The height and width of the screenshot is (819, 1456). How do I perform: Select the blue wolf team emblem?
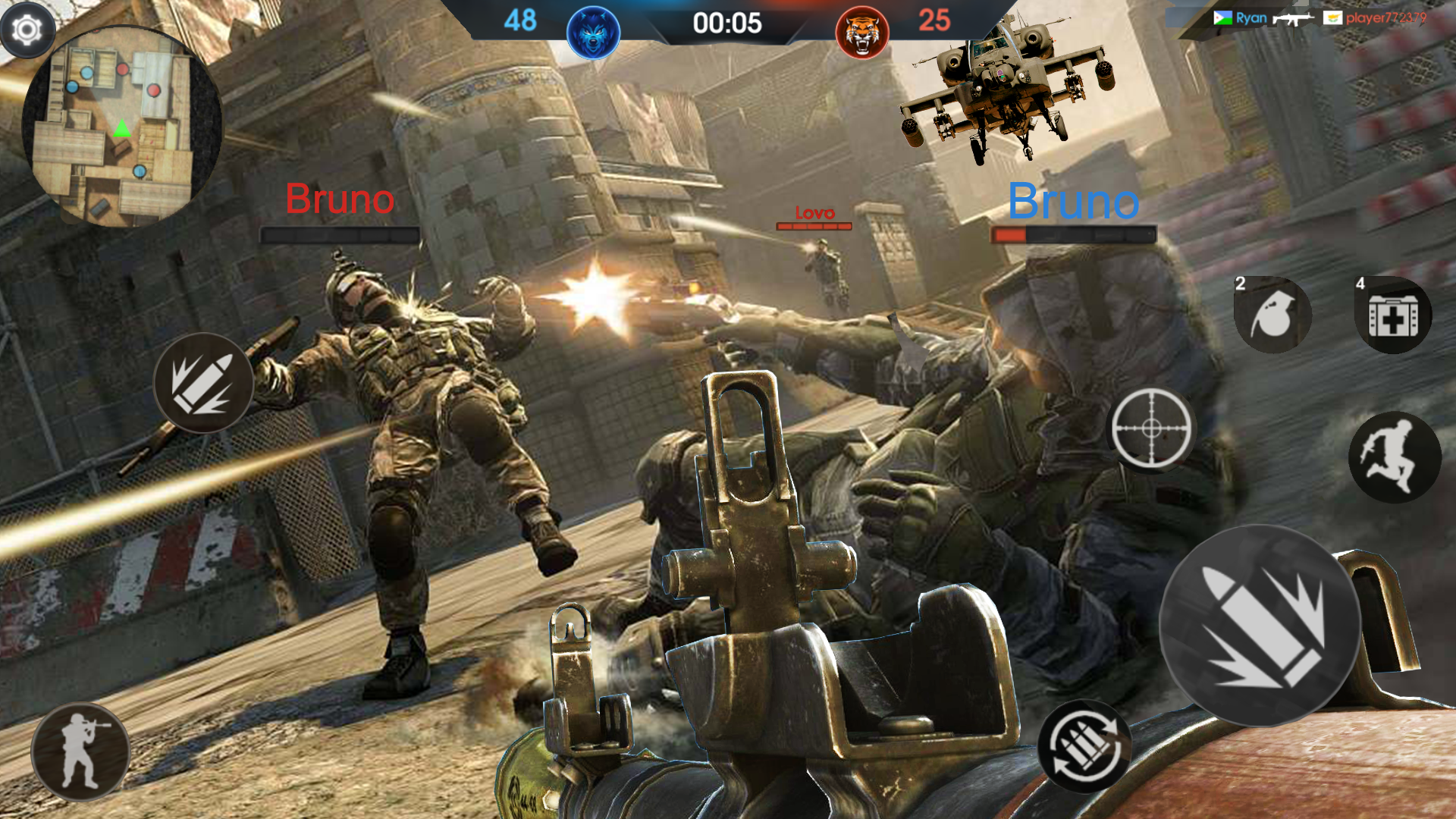click(593, 32)
